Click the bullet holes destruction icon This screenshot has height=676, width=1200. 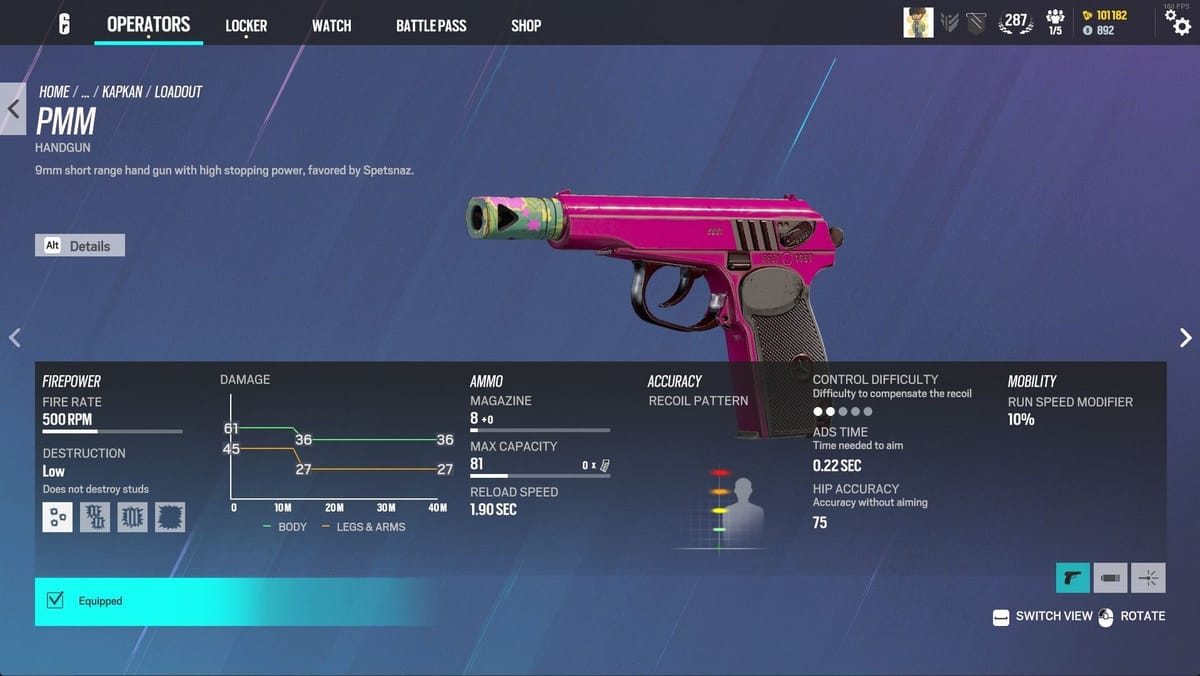(x=57, y=517)
